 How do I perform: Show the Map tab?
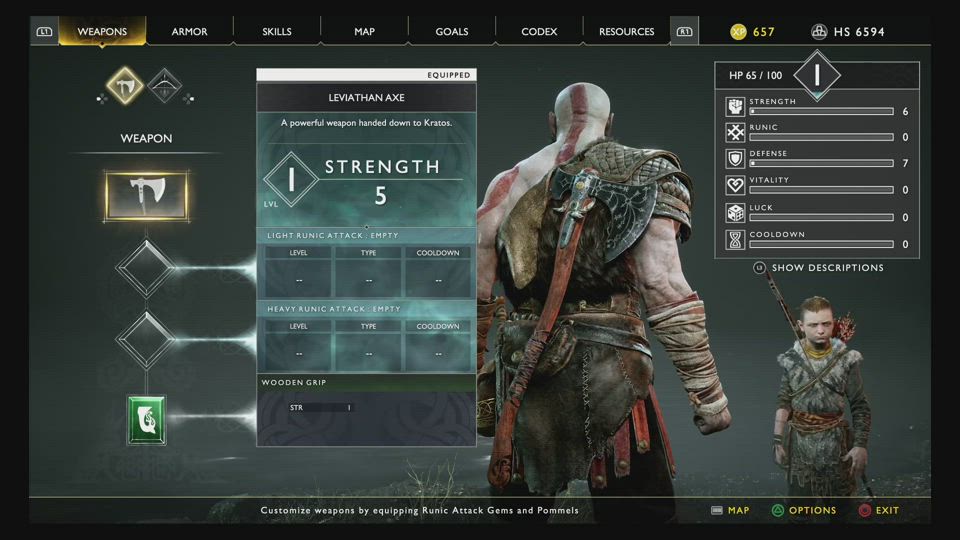click(364, 32)
